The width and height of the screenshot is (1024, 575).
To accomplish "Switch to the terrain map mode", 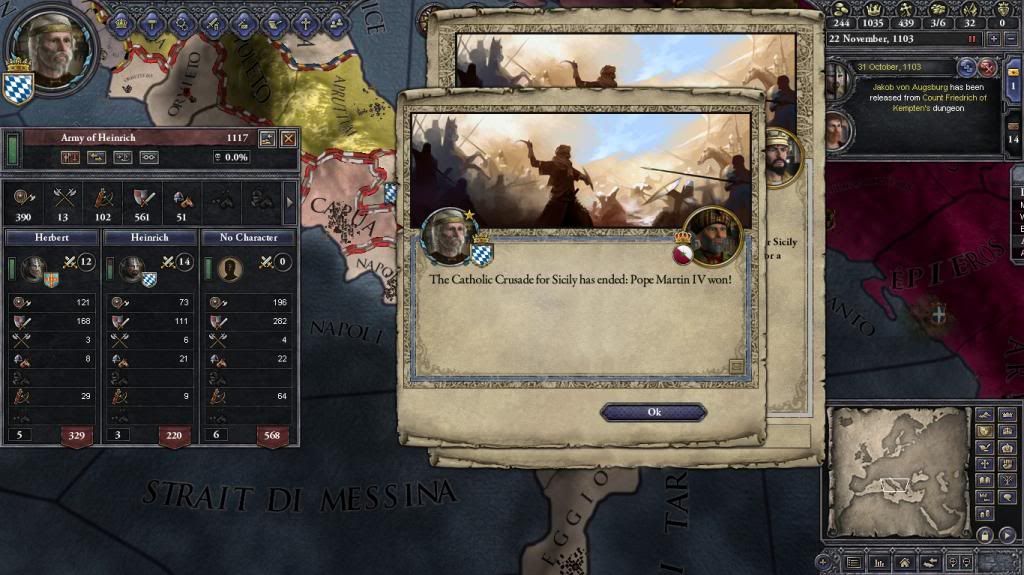I will [983, 413].
